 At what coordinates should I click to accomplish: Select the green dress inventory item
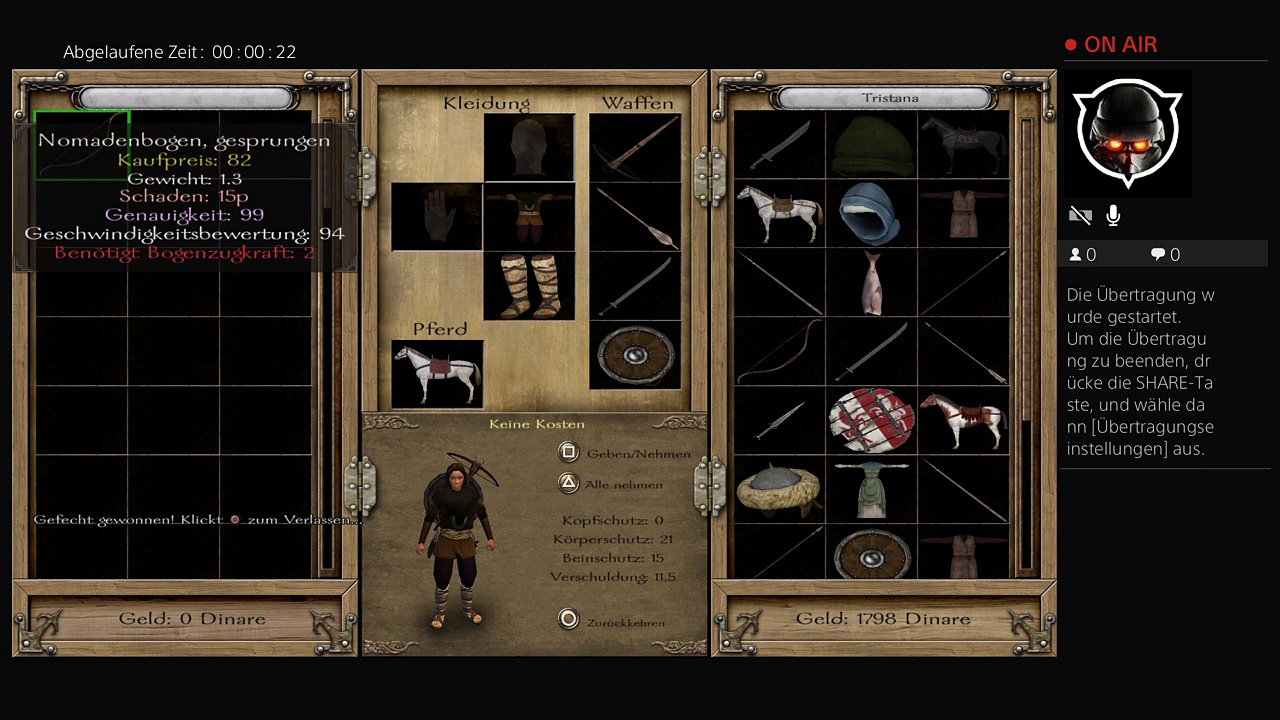(x=871, y=489)
